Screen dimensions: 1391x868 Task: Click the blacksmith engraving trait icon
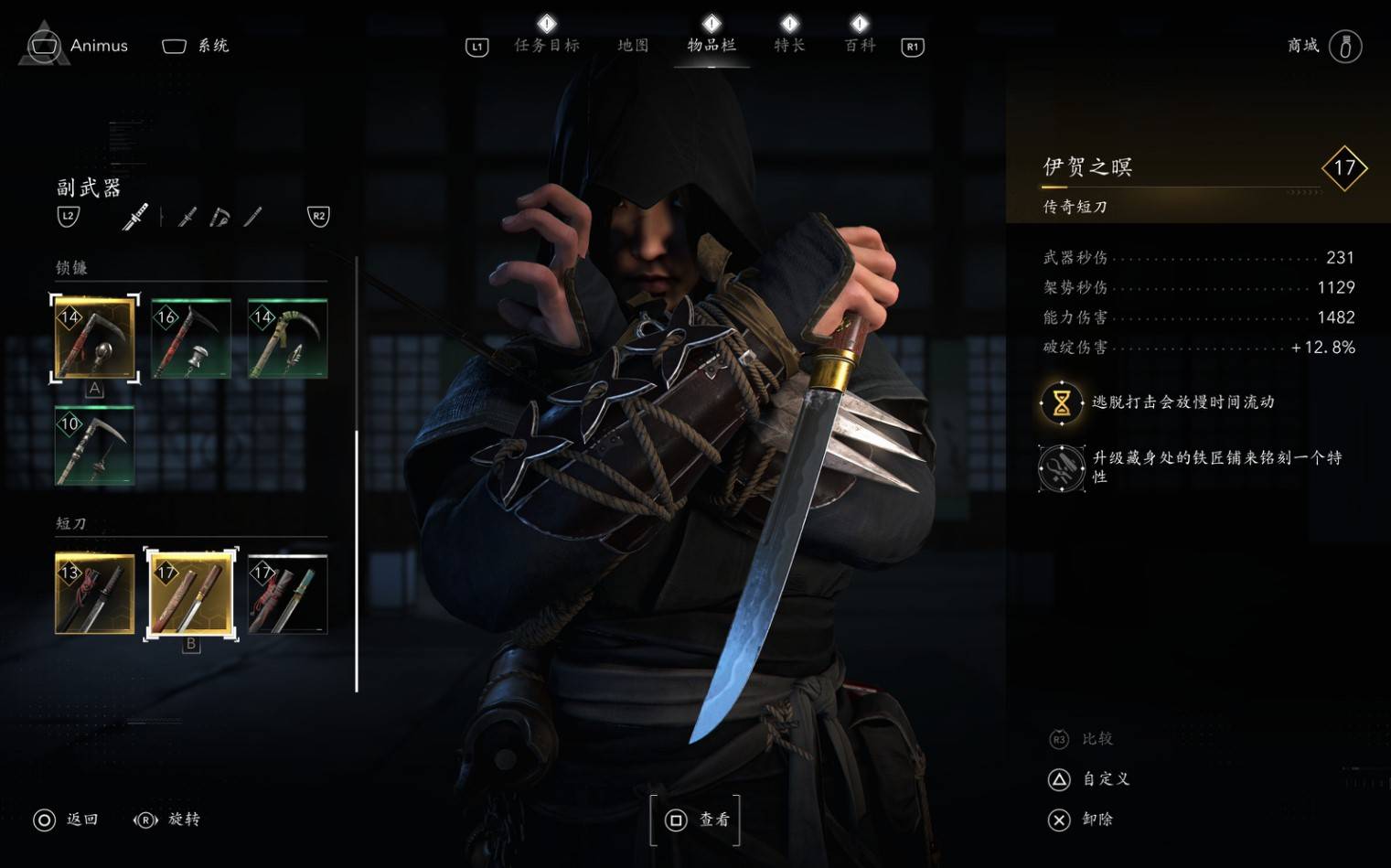1060,466
